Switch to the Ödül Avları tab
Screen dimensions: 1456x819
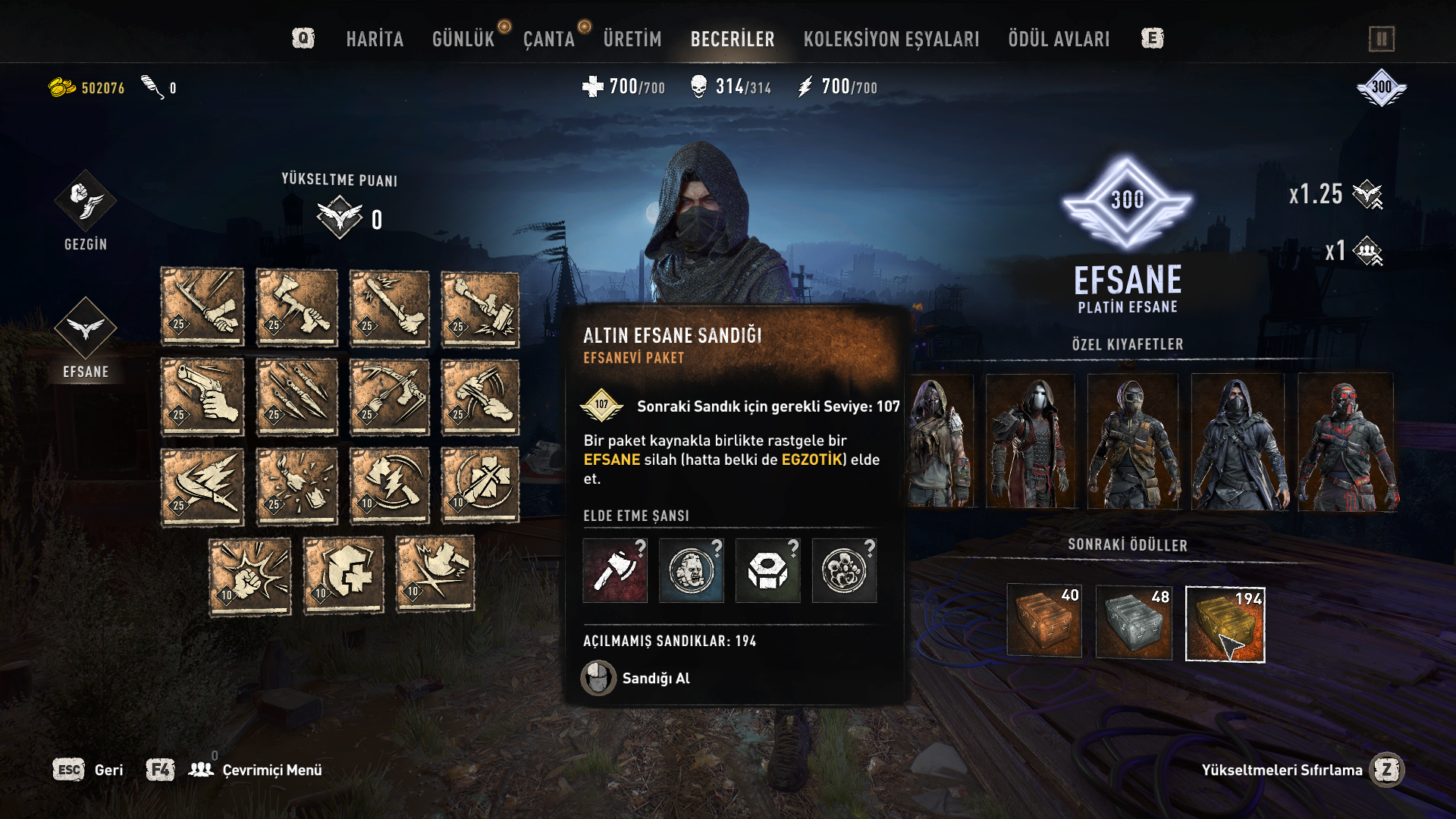point(1058,39)
